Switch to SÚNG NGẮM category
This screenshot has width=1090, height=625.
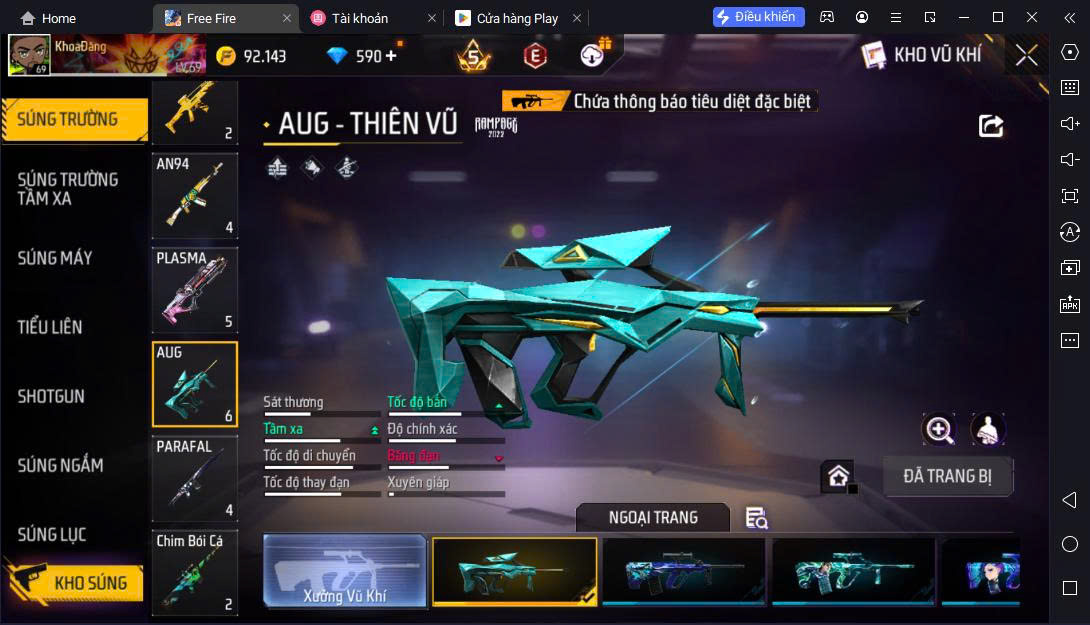60,465
